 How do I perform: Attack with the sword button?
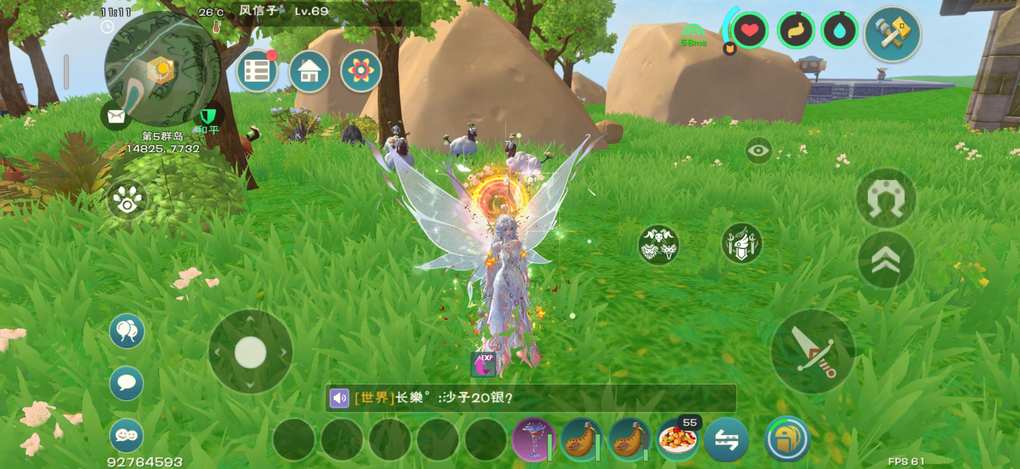tap(812, 351)
